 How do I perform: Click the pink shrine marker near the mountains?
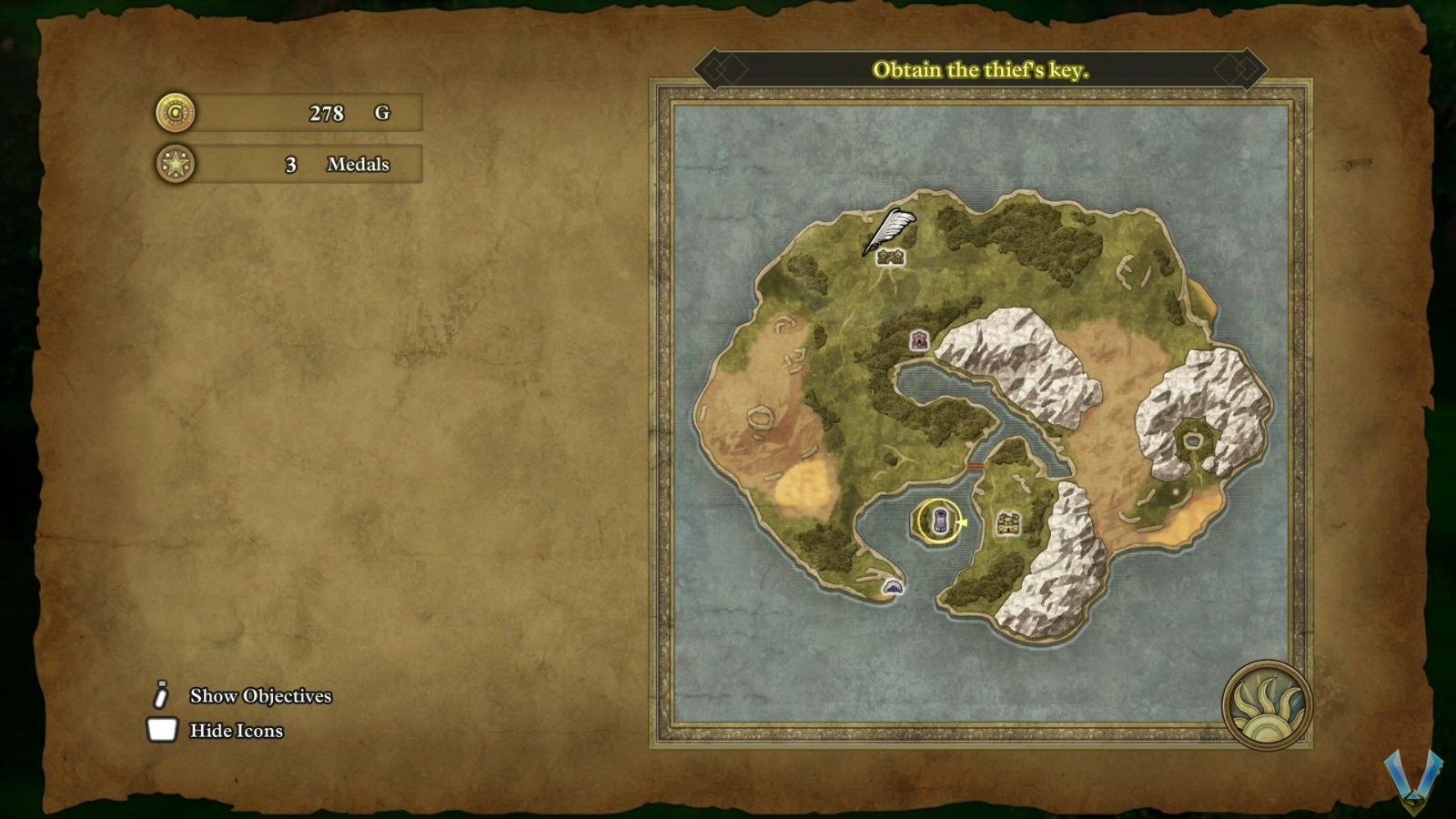(x=920, y=340)
